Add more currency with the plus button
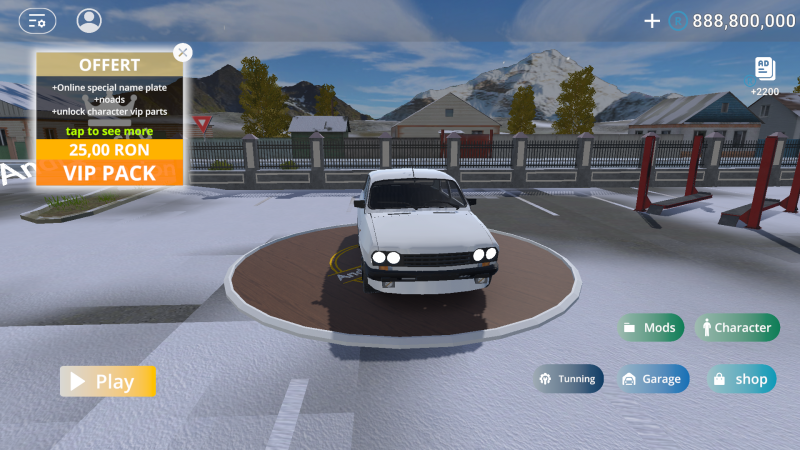 pyautogui.click(x=652, y=20)
